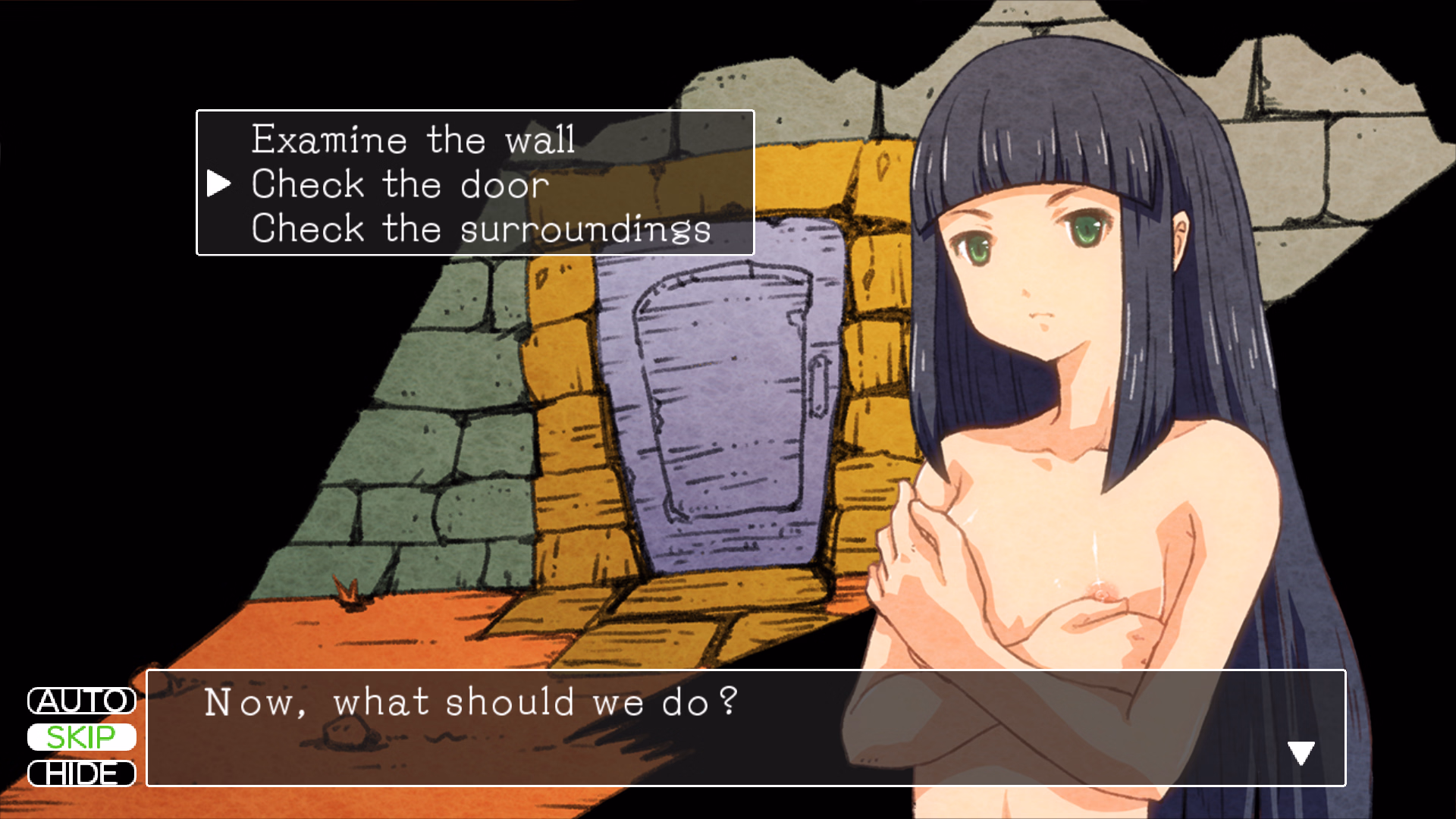Select the highlighted SKIP pill control
The width and height of the screenshot is (1456, 819).
(x=81, y=737)
